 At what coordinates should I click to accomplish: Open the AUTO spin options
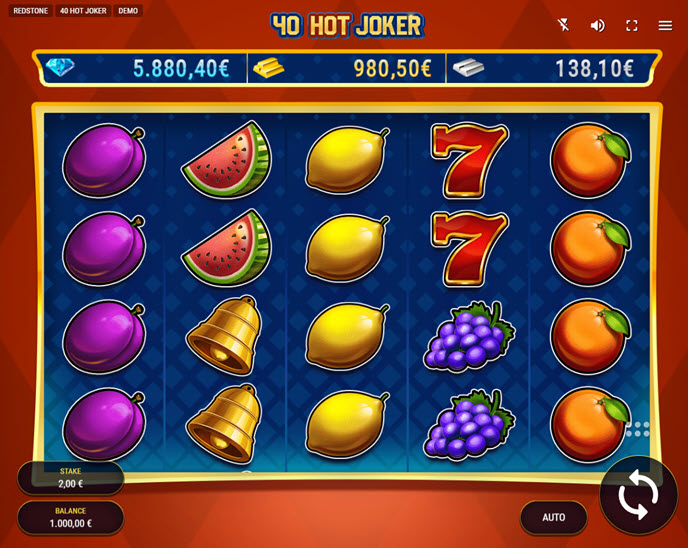pos(553,517)
